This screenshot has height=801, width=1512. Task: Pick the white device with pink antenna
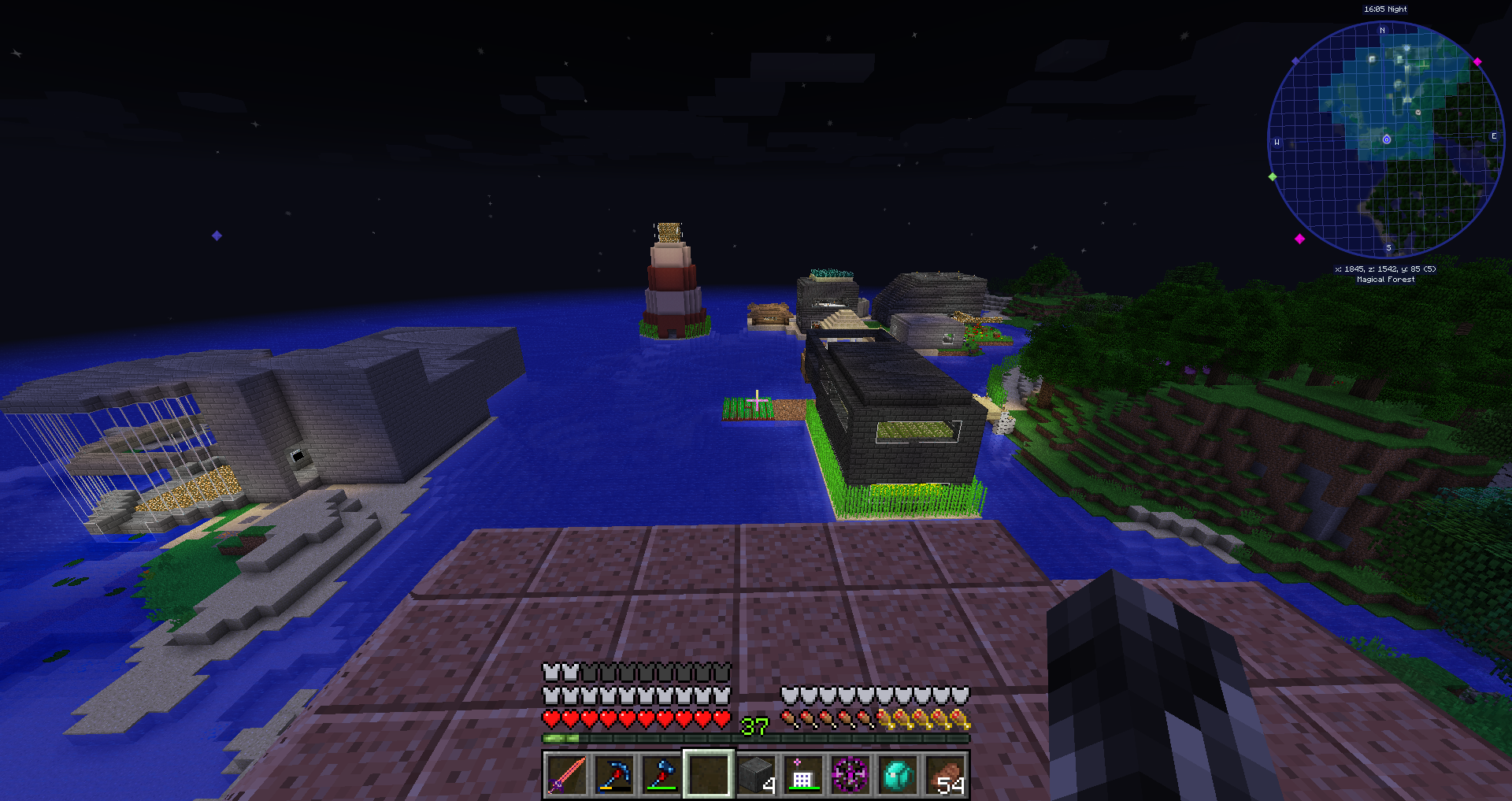(802, 774)
